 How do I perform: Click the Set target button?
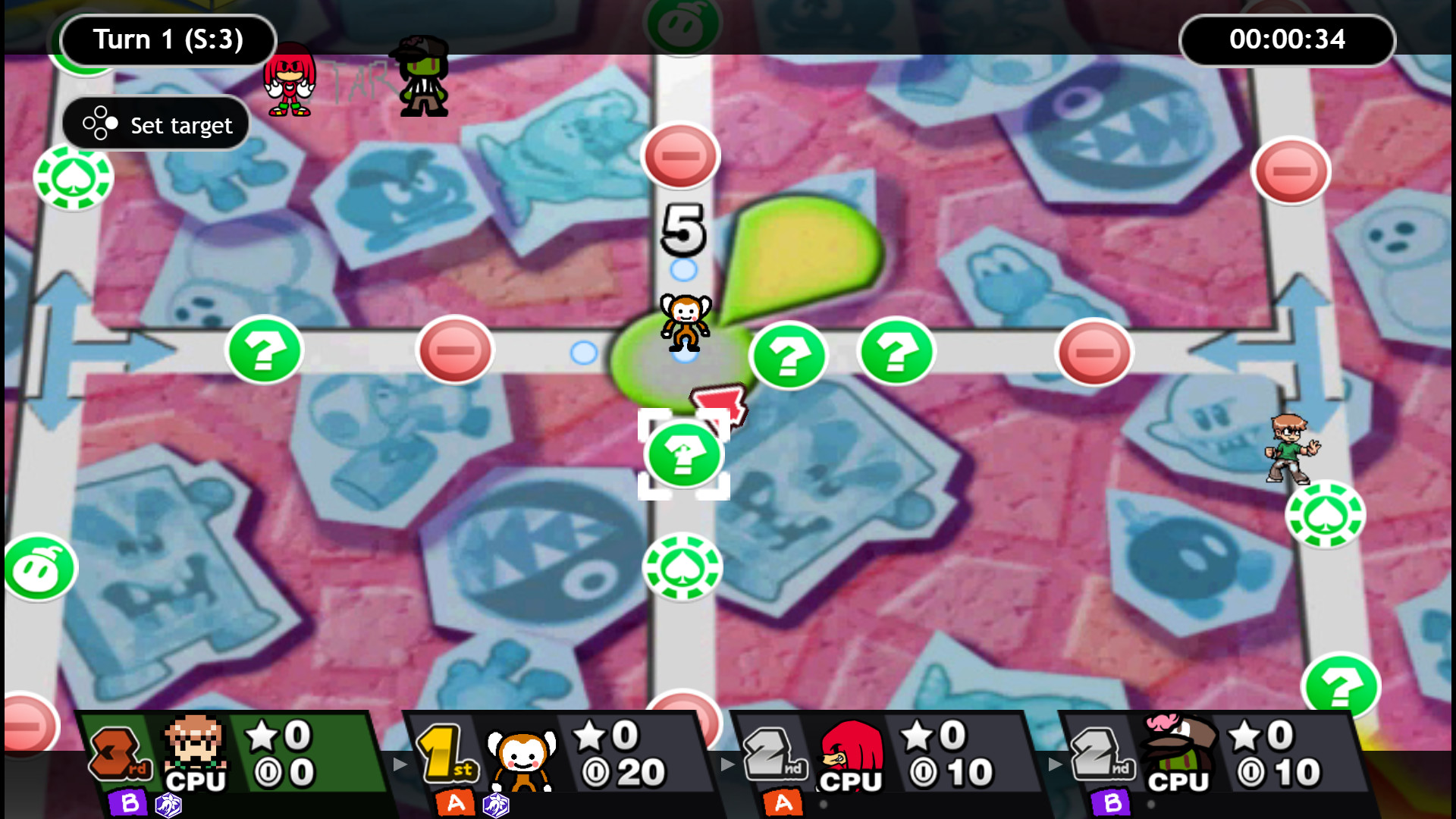click(155, 124)
